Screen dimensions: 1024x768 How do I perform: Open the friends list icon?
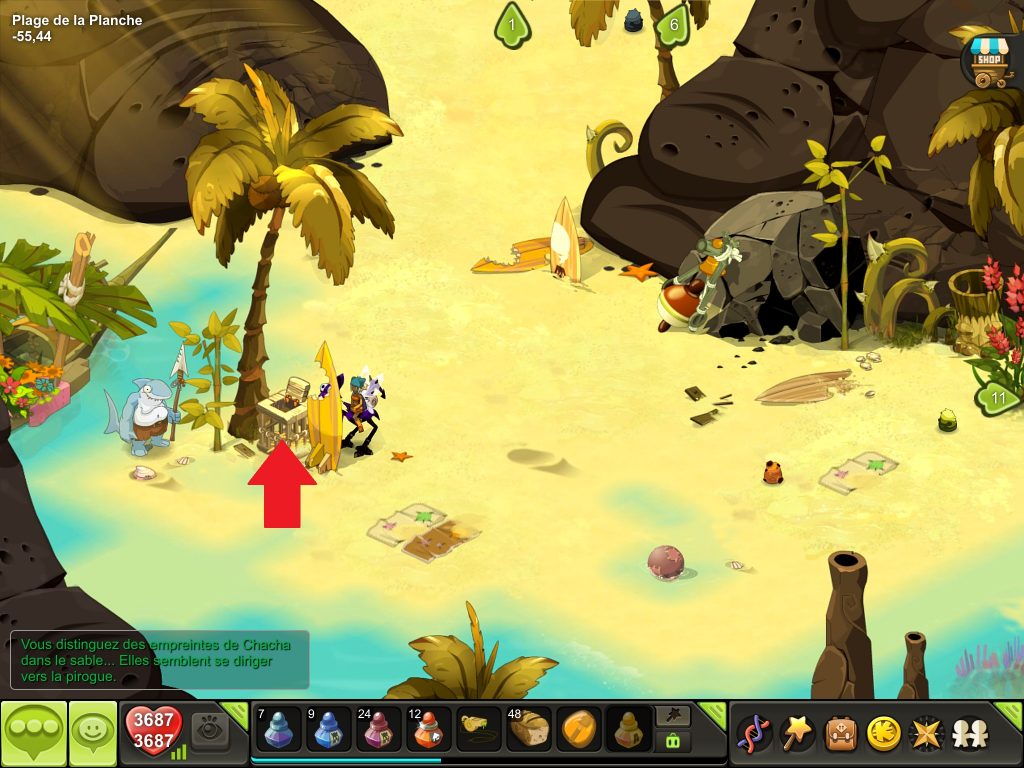(x=968, y=734)
